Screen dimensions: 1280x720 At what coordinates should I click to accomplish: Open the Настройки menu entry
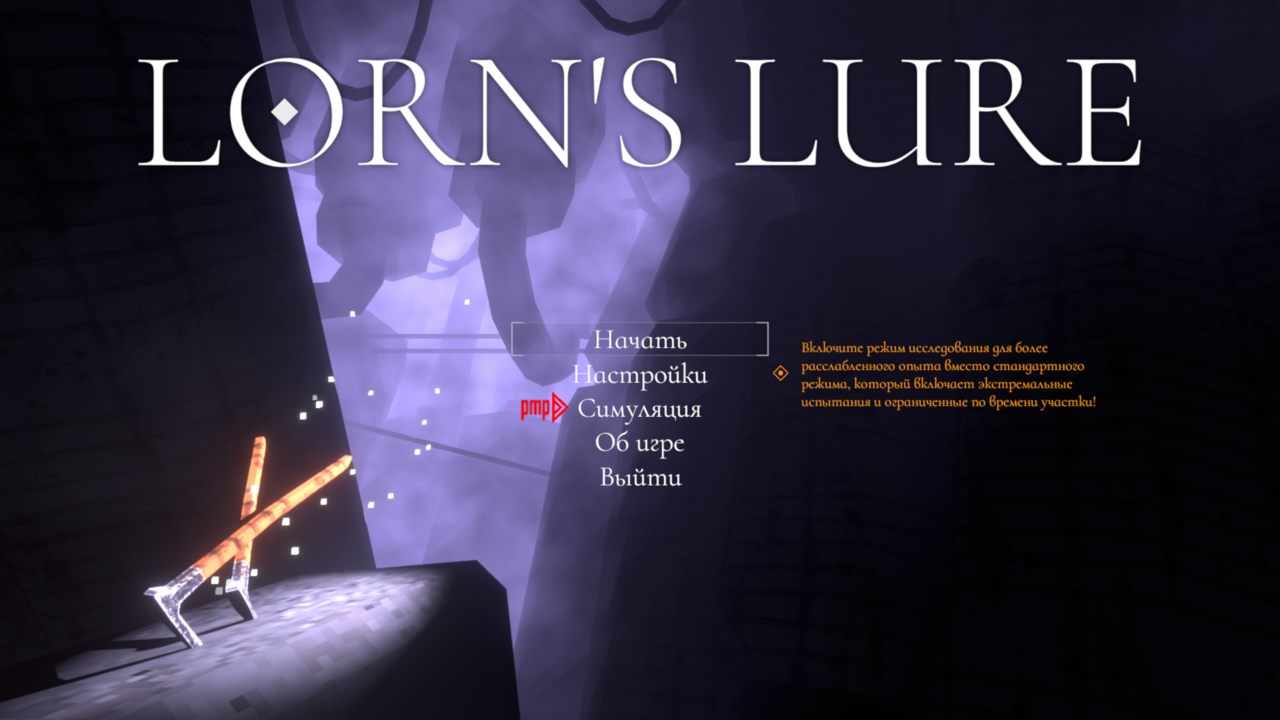[x=640, y=375]
